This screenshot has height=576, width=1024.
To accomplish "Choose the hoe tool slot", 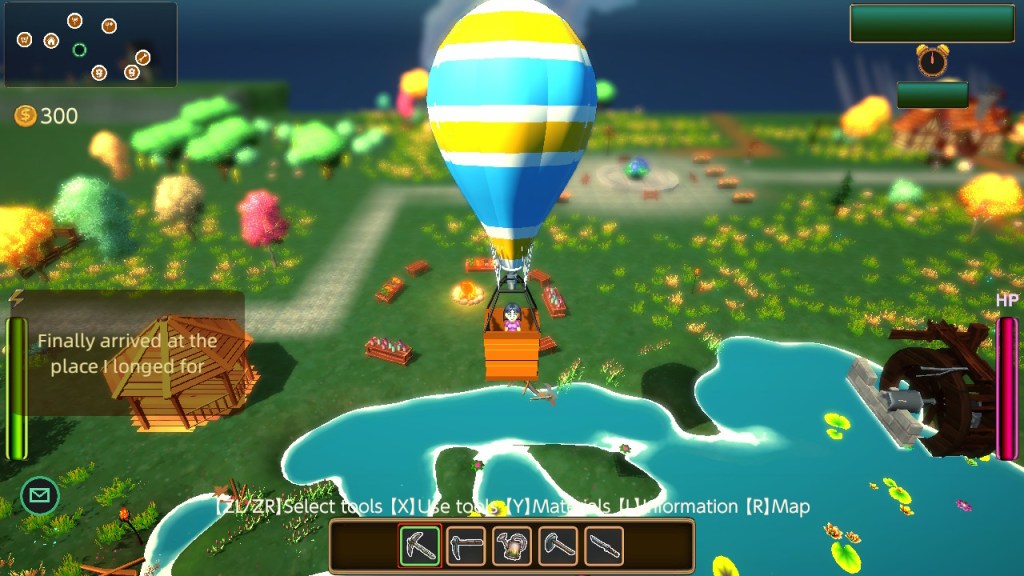I will pos(466,546).
